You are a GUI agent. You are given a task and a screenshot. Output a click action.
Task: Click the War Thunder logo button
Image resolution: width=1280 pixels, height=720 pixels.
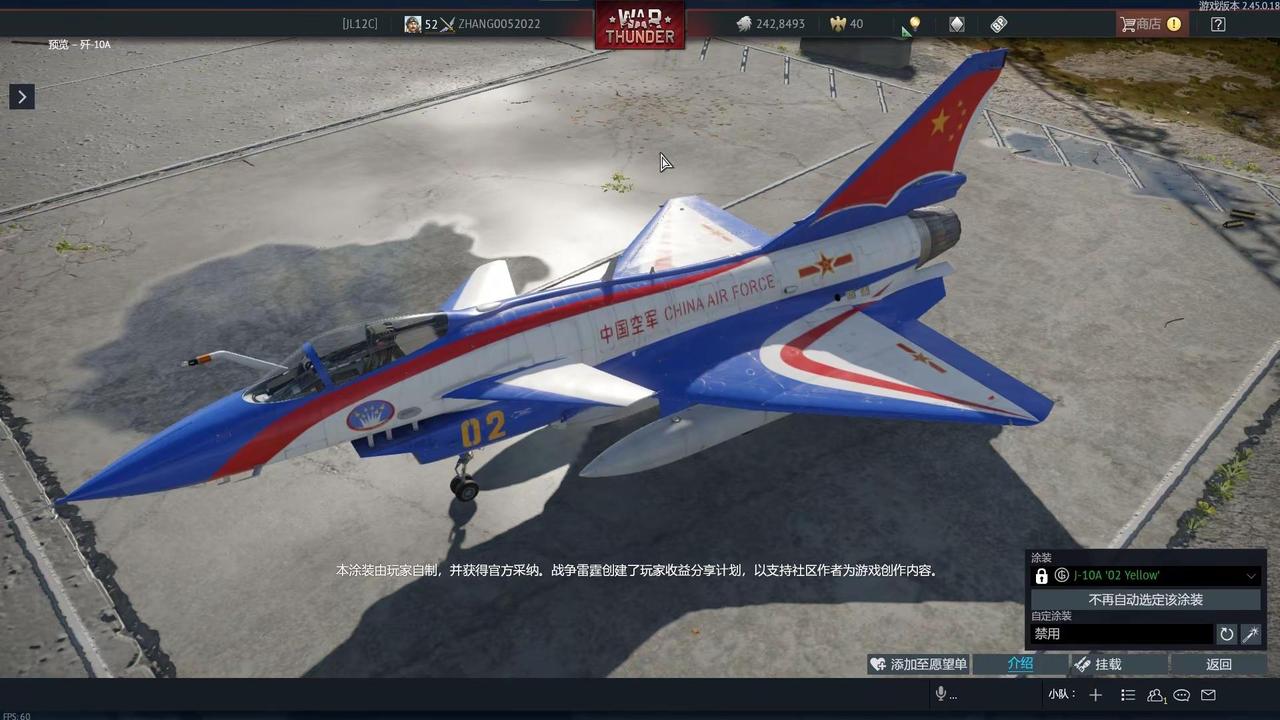click(x=640, y=25)
